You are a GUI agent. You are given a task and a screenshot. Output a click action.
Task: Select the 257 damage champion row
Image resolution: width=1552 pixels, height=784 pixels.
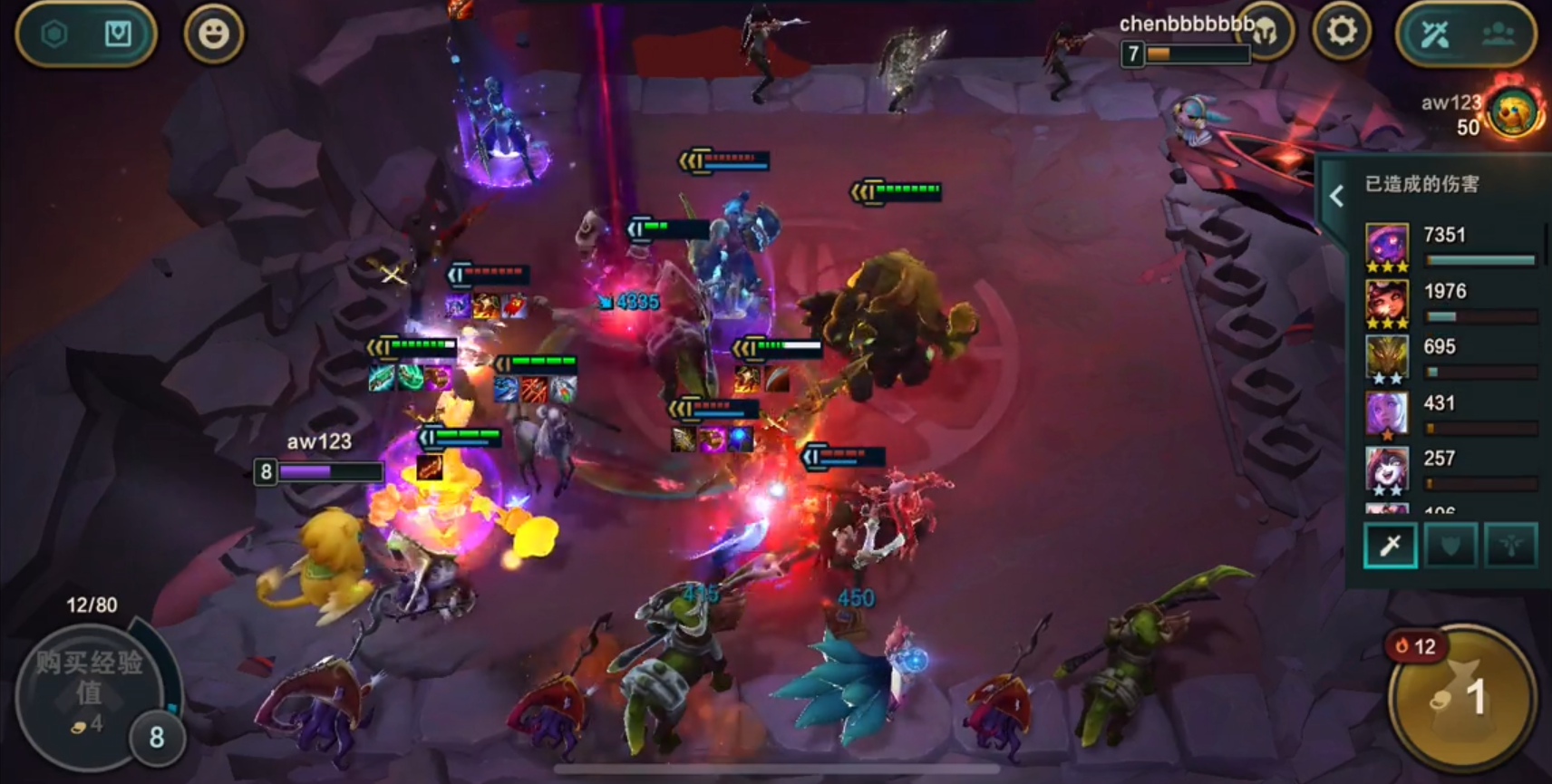click(1450, 470)
